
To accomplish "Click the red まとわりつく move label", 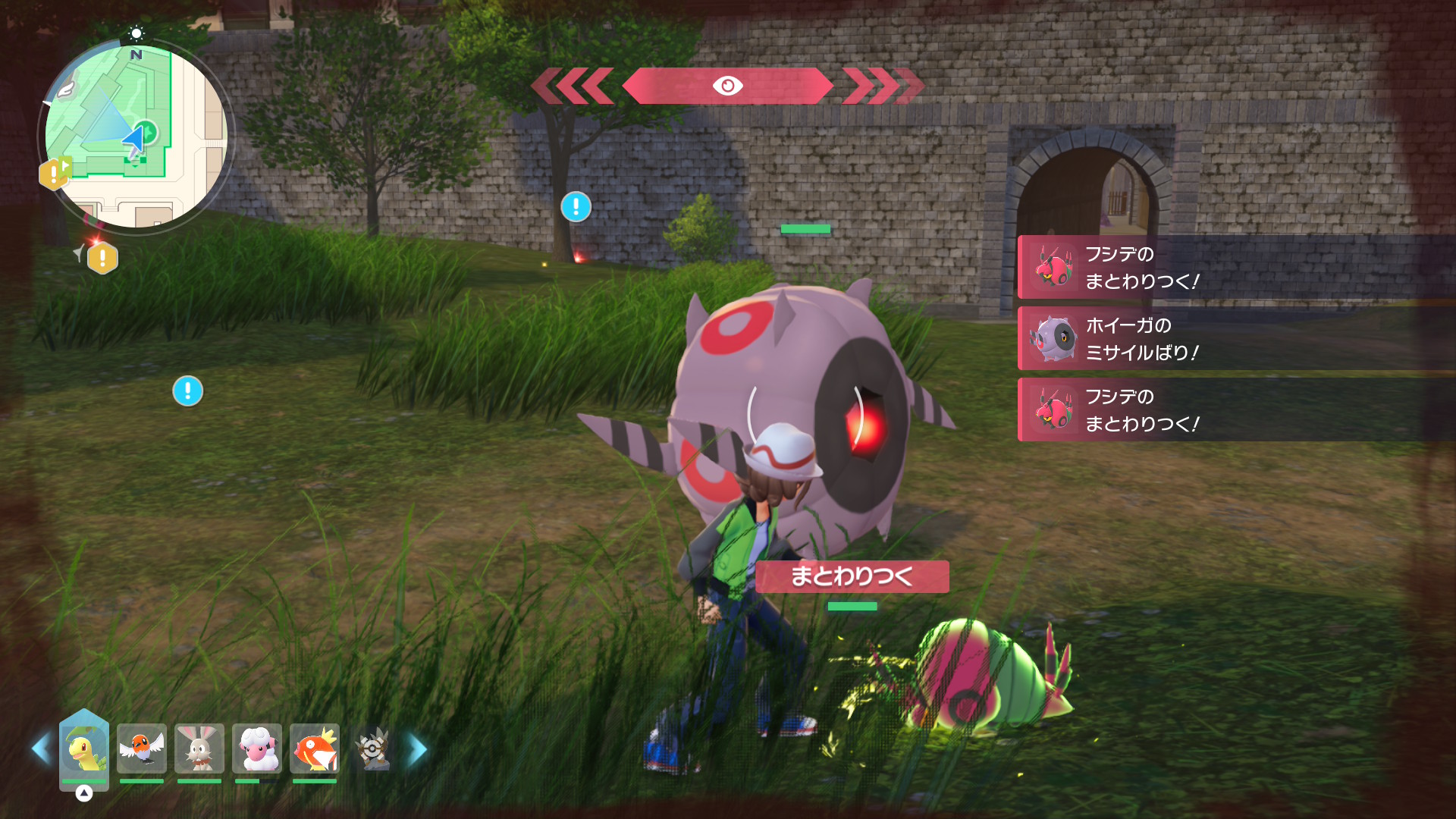I will point(852,576).
